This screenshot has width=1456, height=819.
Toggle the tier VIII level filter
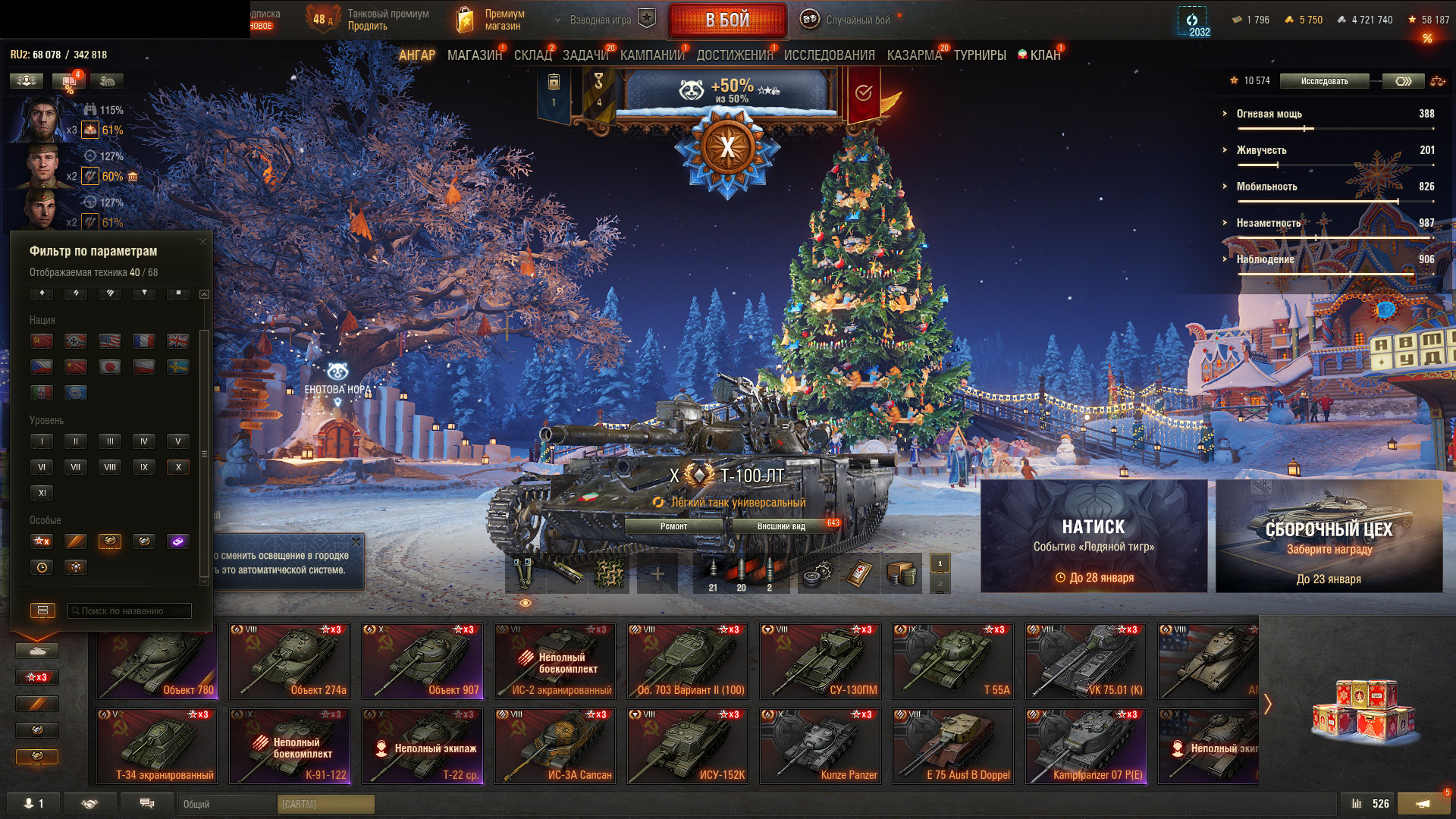coord(110,467)
